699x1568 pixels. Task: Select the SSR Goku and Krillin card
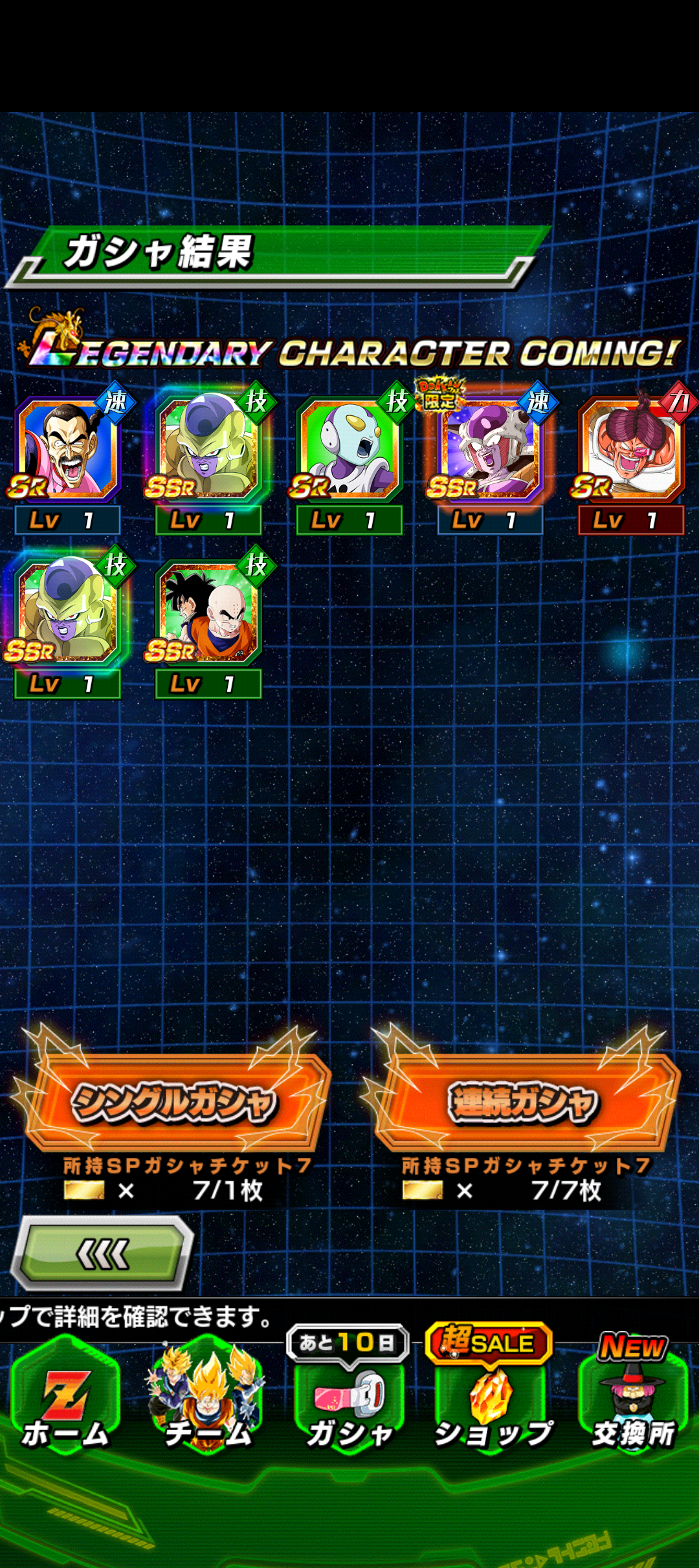point(208,613)
